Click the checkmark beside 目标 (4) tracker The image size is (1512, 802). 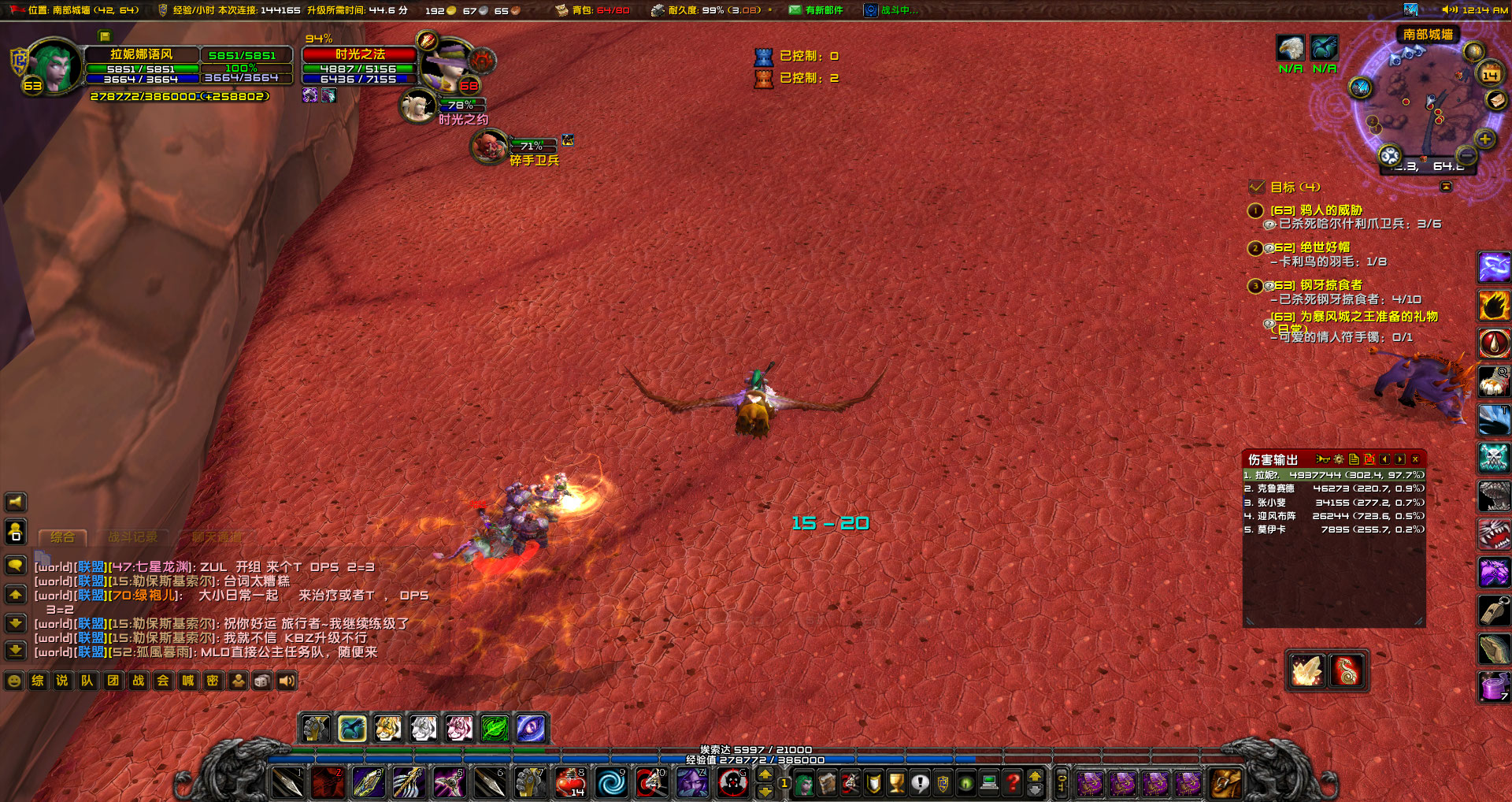pyautogui.click(x=1258, y=188)
